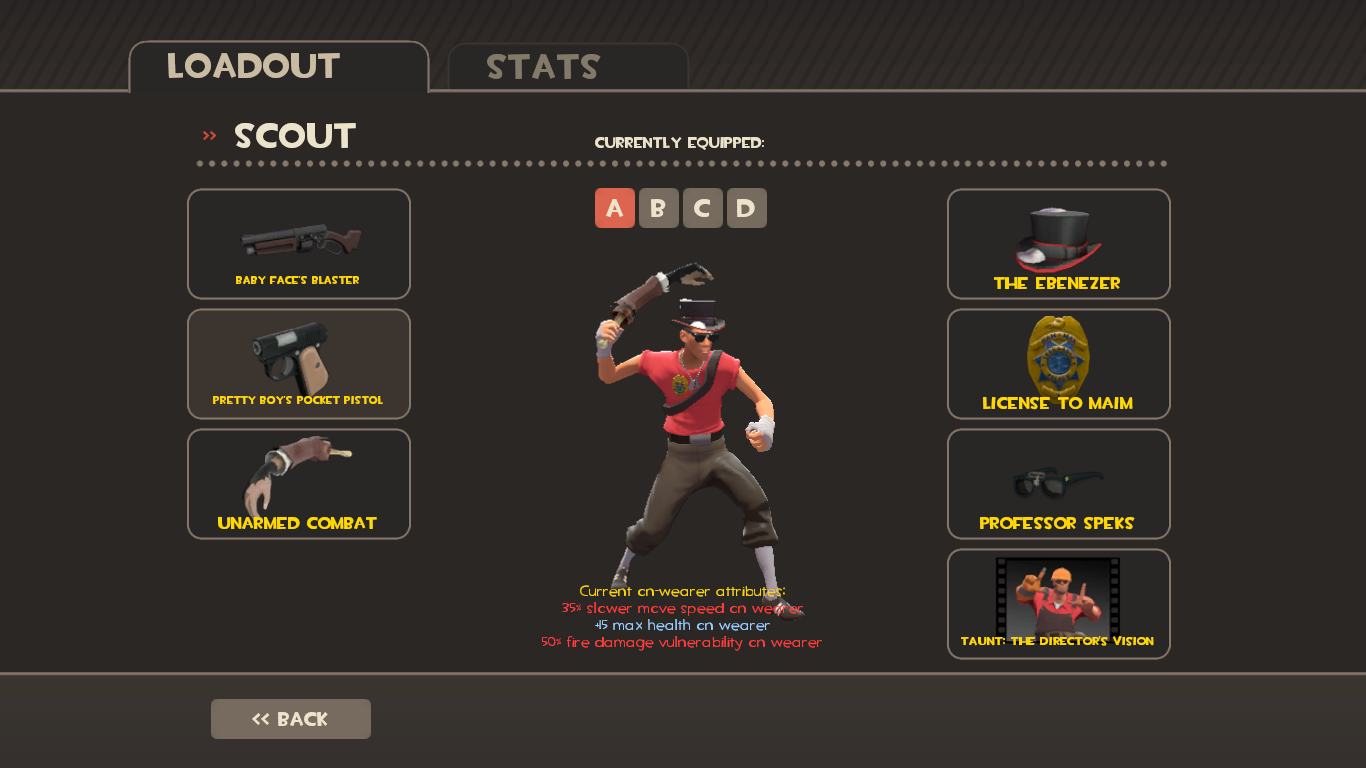Click the LOADOUT tab

tap(253, 66)
